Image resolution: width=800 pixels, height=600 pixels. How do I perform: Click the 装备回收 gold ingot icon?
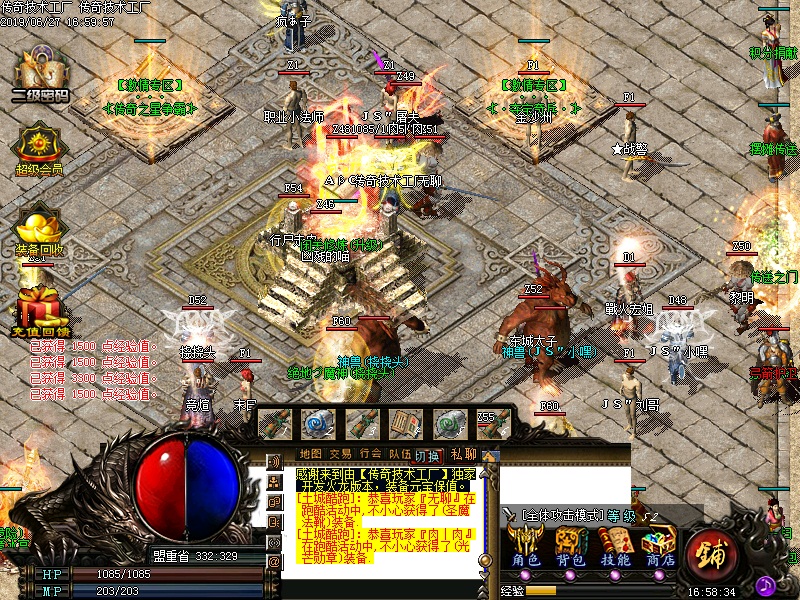point(39,224)
